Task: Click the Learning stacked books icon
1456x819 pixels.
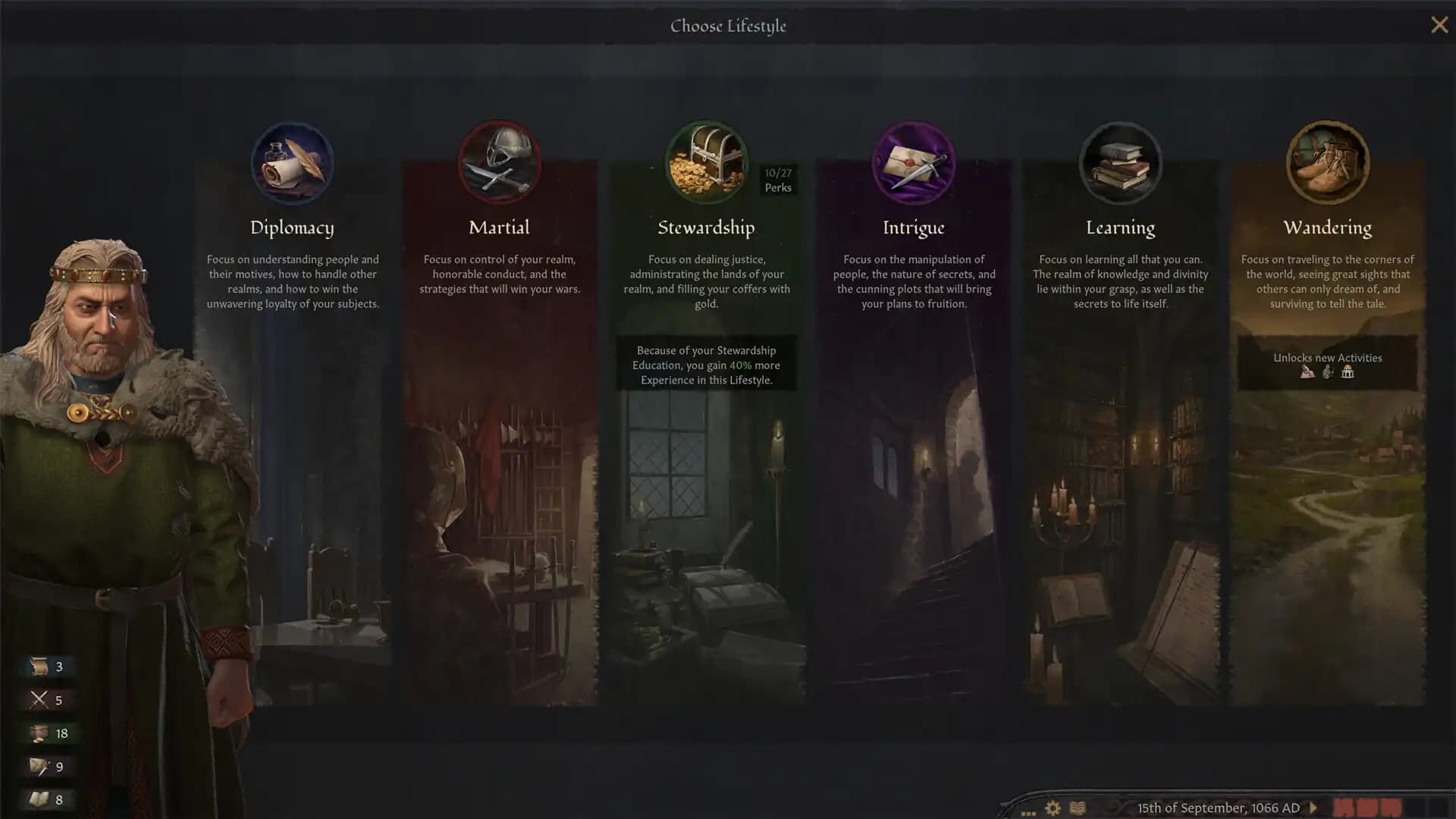Action: [1121, 162]
